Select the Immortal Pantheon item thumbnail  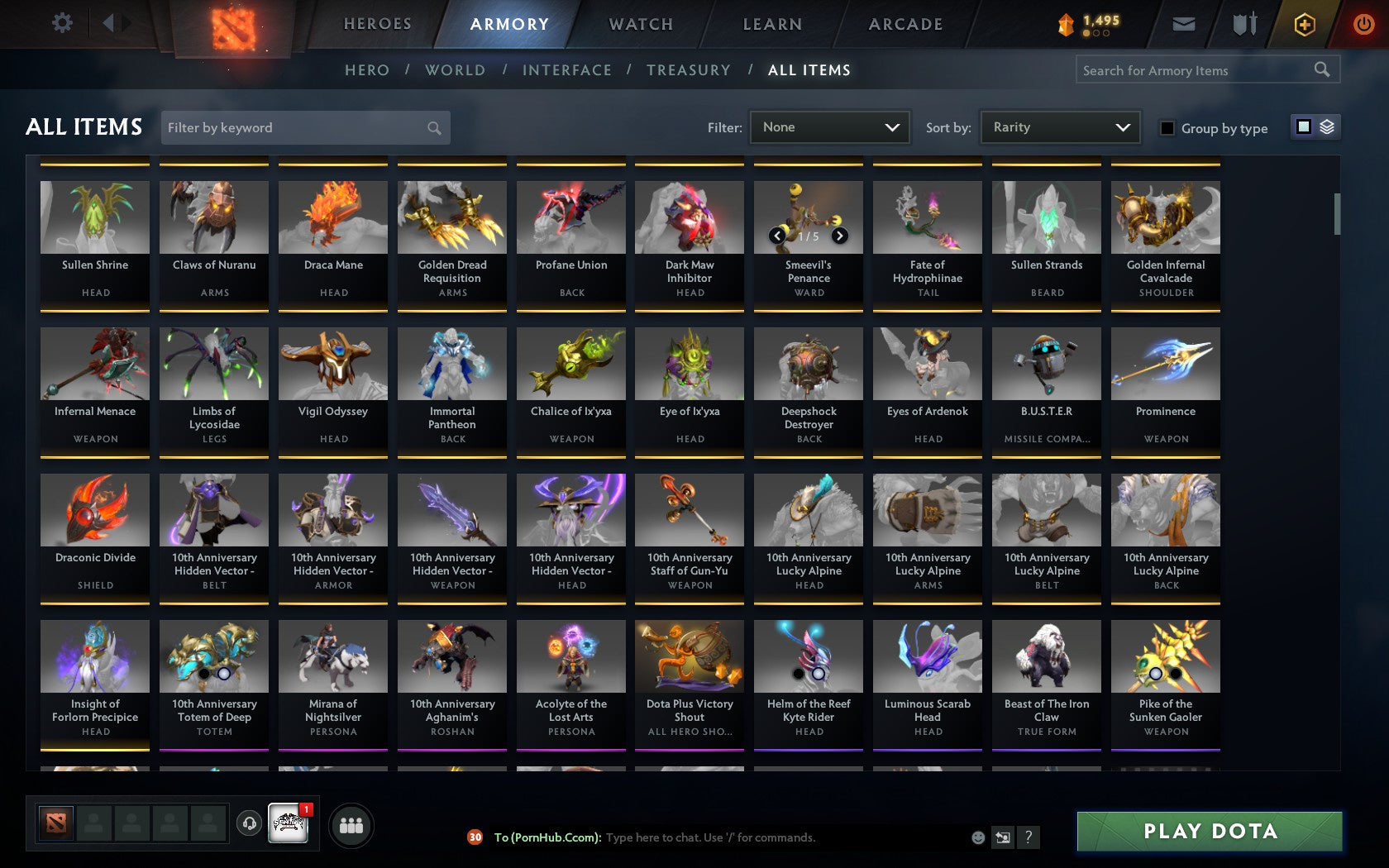[451, 362]
